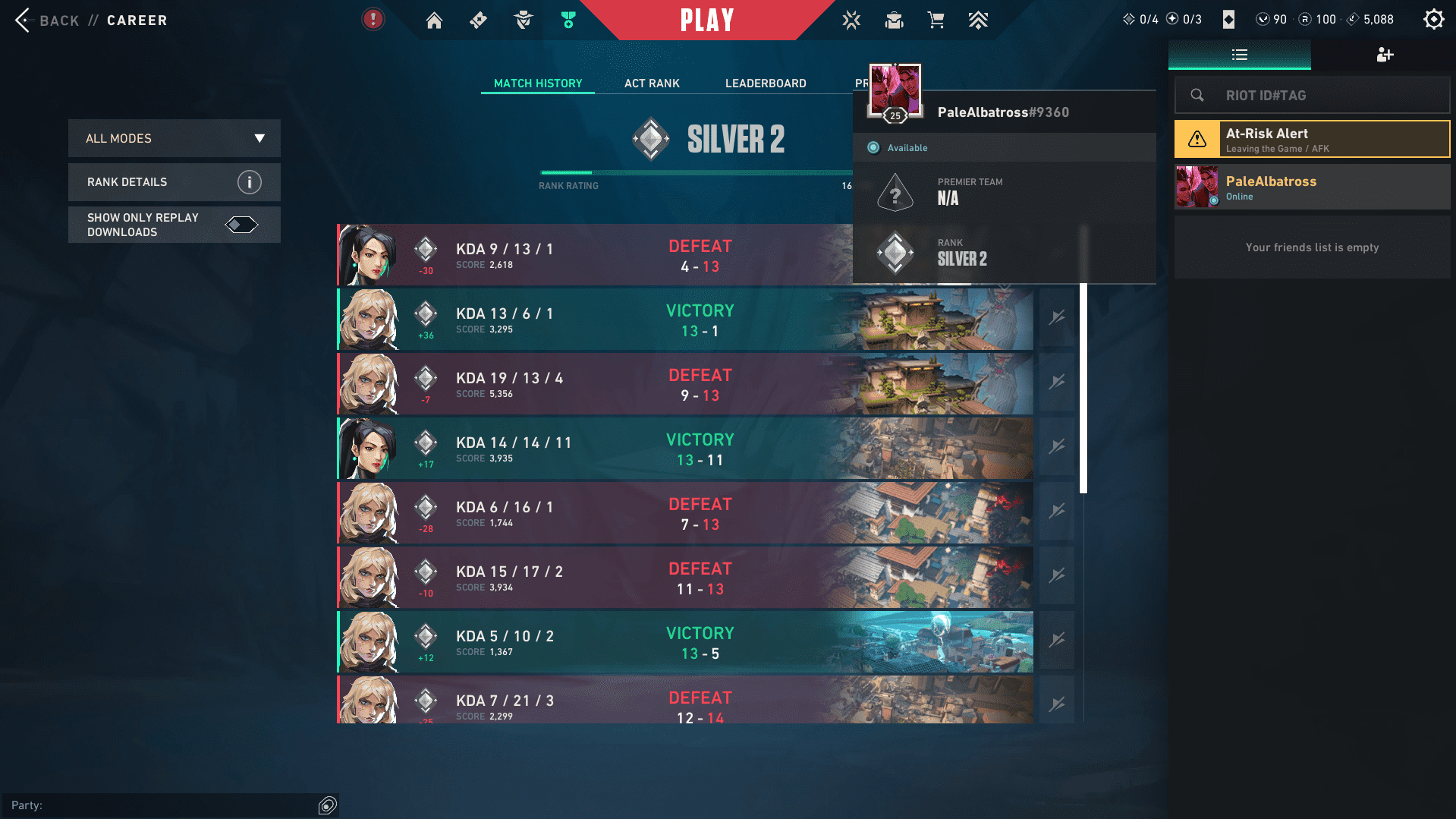The width and height of the screenshot is (1456, 819).
Task: Go Back to Career via back arrow
Action: [24, 20]
